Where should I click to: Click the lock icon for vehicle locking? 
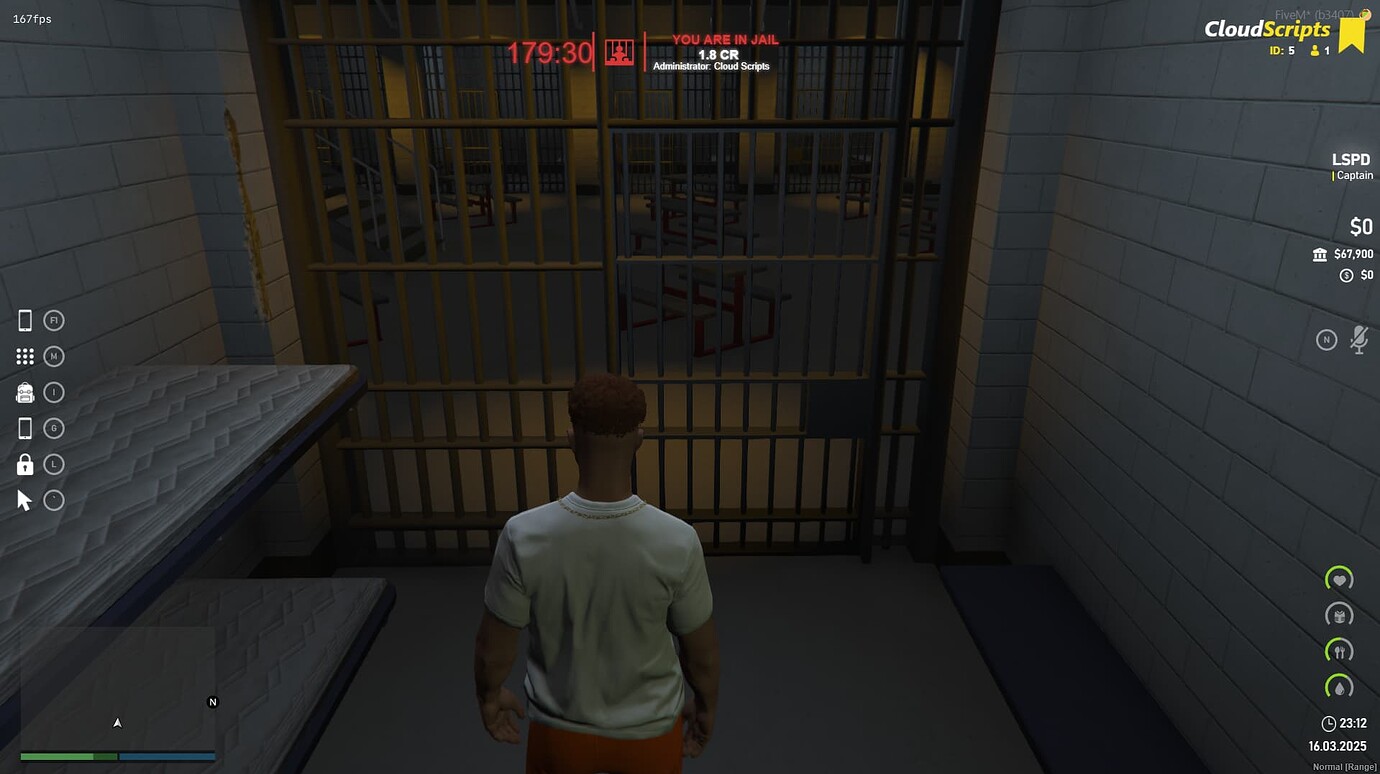[x=25, y=463]
